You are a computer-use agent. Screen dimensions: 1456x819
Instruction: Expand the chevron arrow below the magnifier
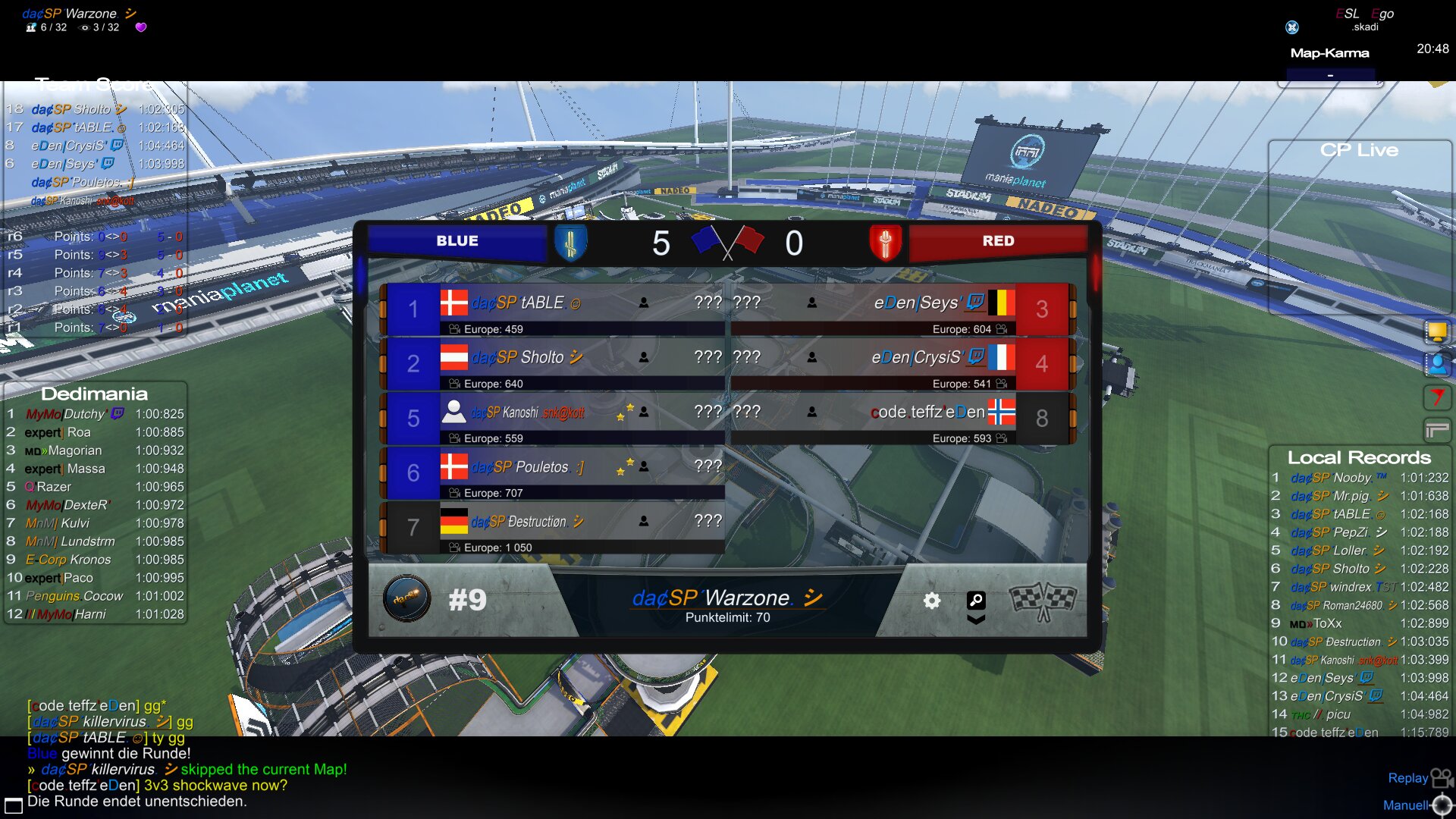point(976,620)
